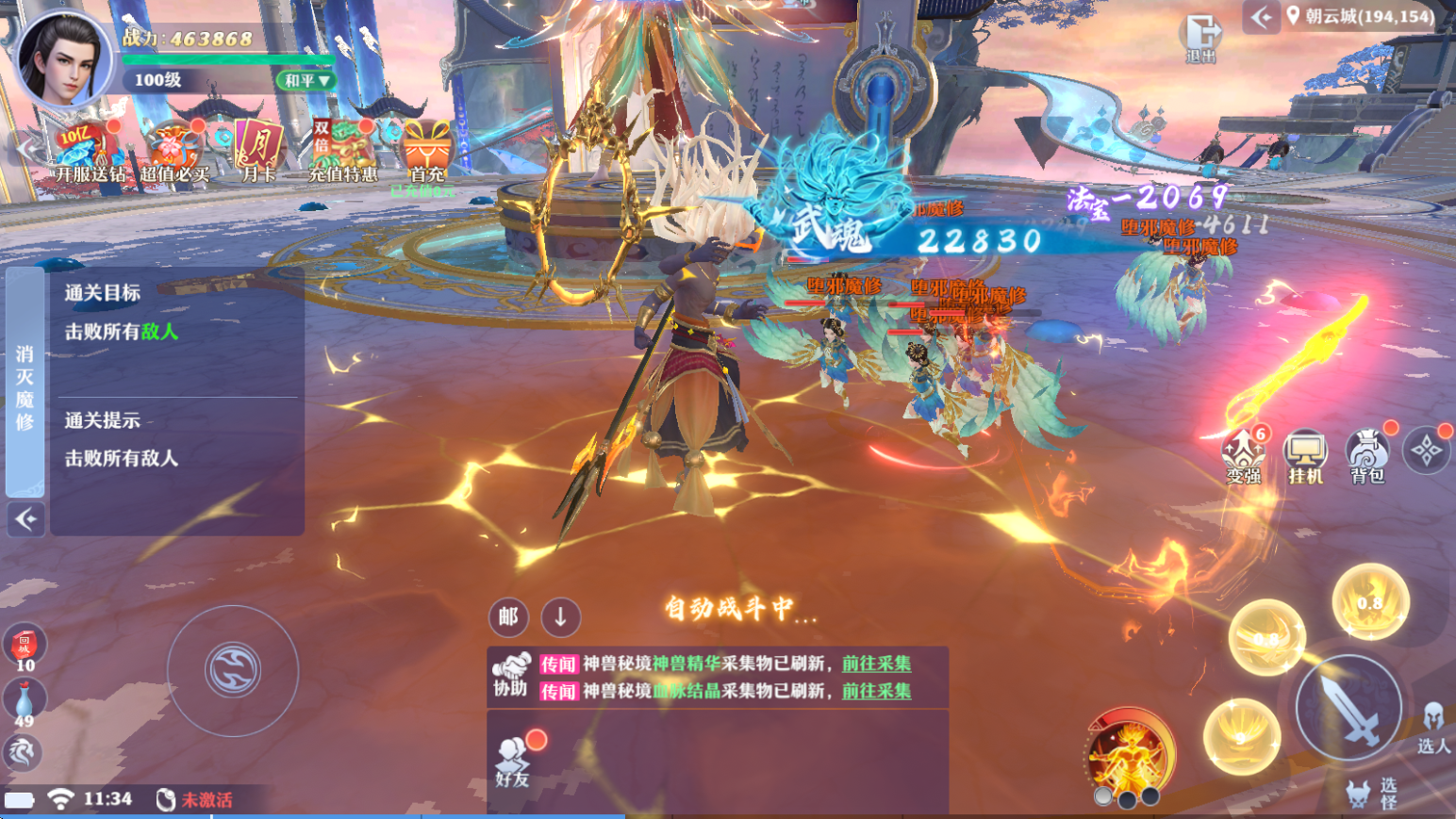Open the 开服送钻 event icon
This screenshot has height=819, width=1456.
[x=88, y=153]
